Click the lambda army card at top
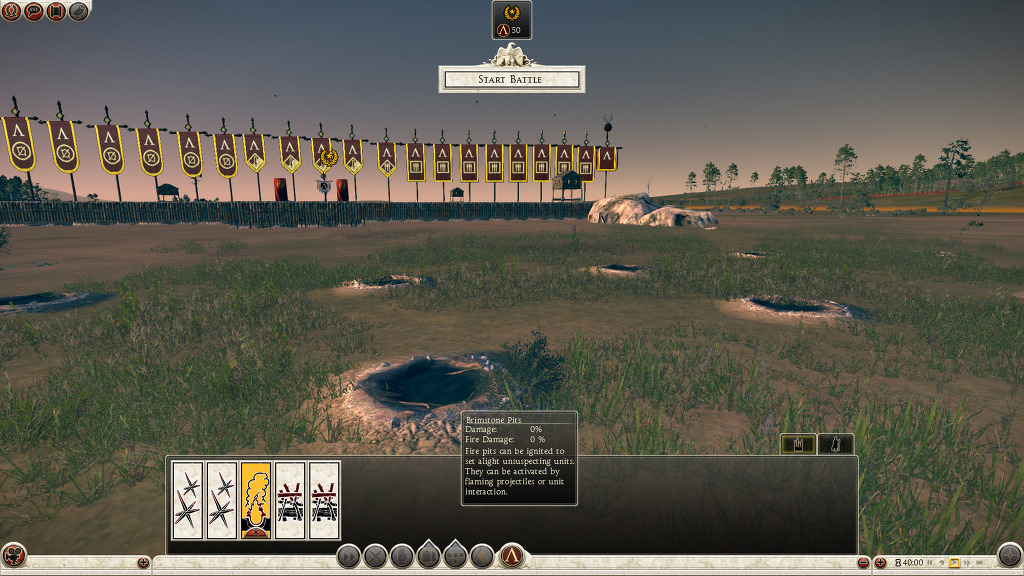 512,20
